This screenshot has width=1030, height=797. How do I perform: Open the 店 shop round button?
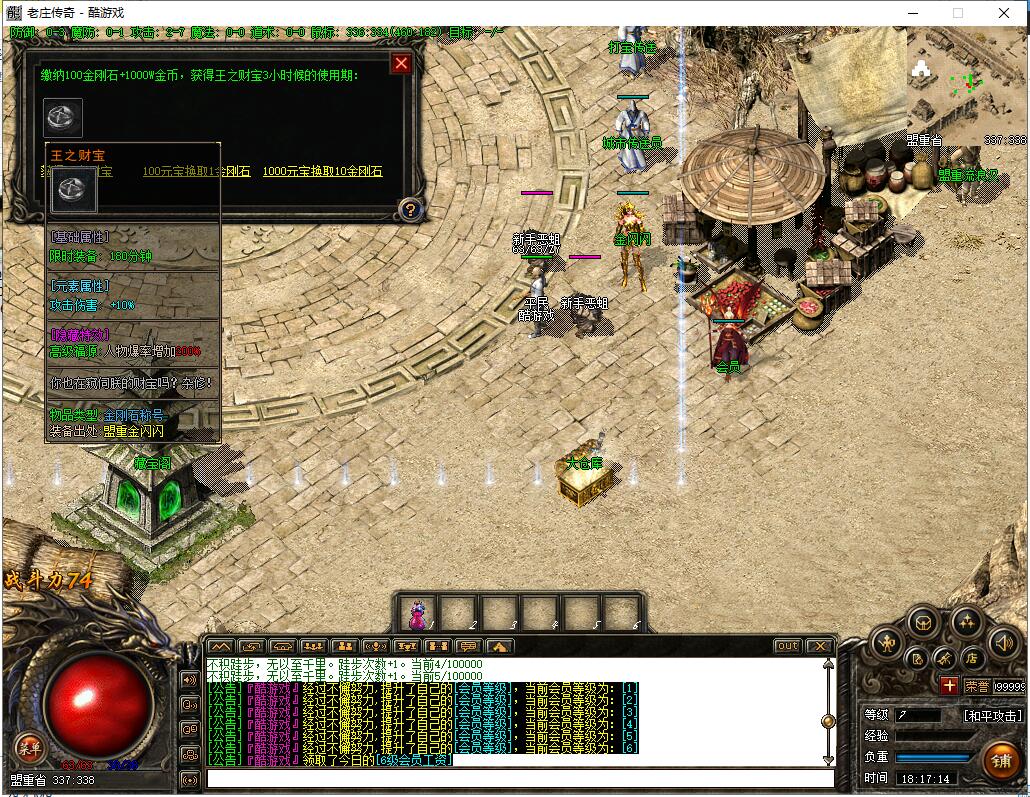[971, 659]
